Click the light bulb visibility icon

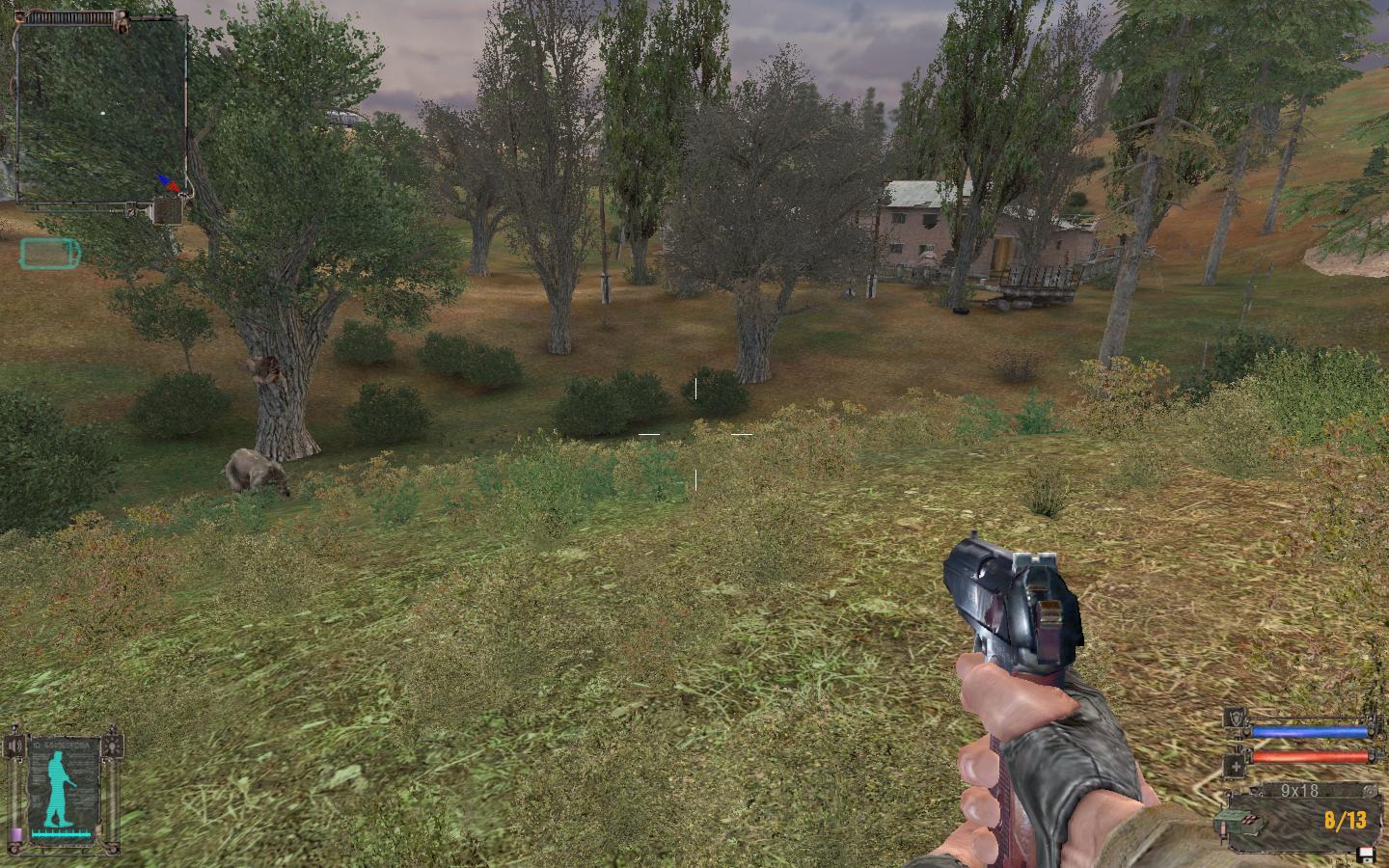(x=115, y=746)
